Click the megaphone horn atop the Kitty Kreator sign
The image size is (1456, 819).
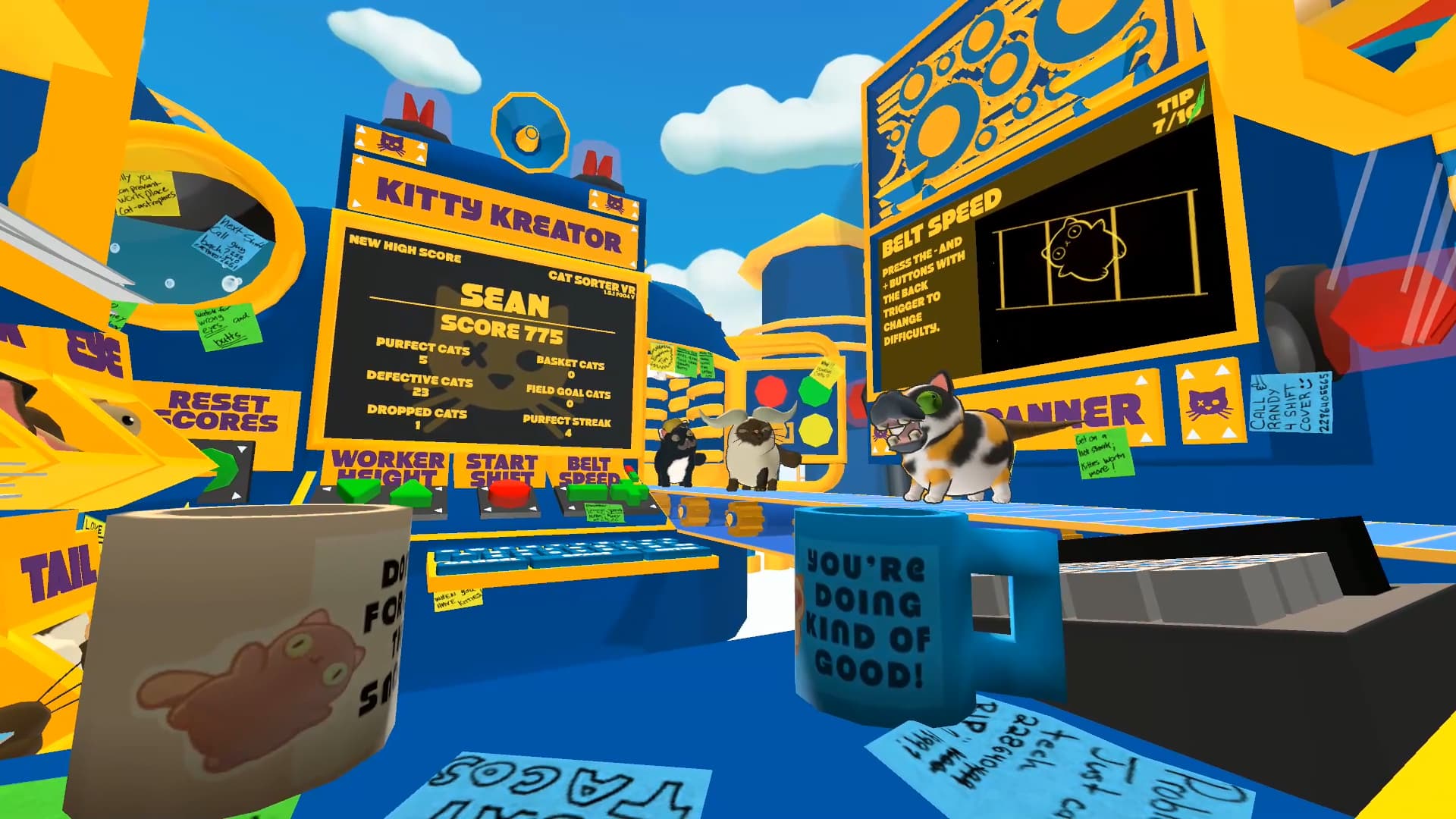(529, 133)
